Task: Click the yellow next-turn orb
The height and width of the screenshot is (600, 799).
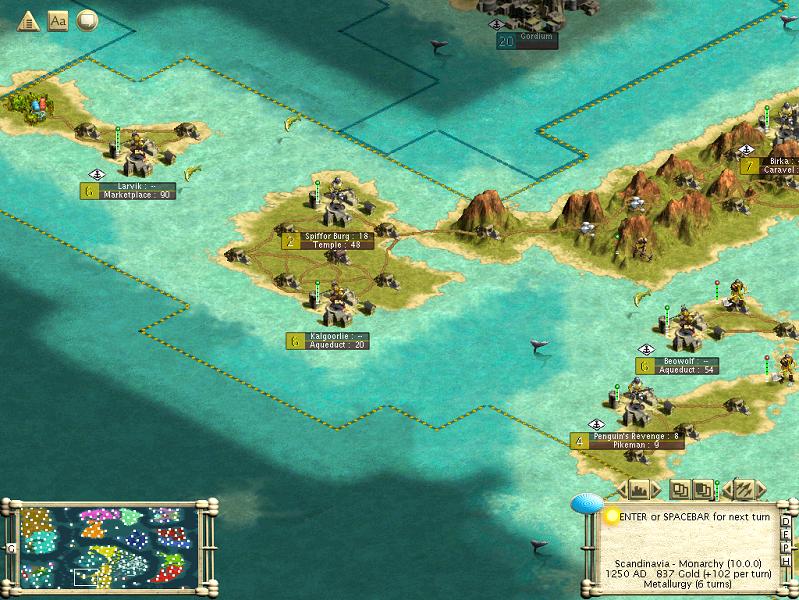Action: coord(611,516)
